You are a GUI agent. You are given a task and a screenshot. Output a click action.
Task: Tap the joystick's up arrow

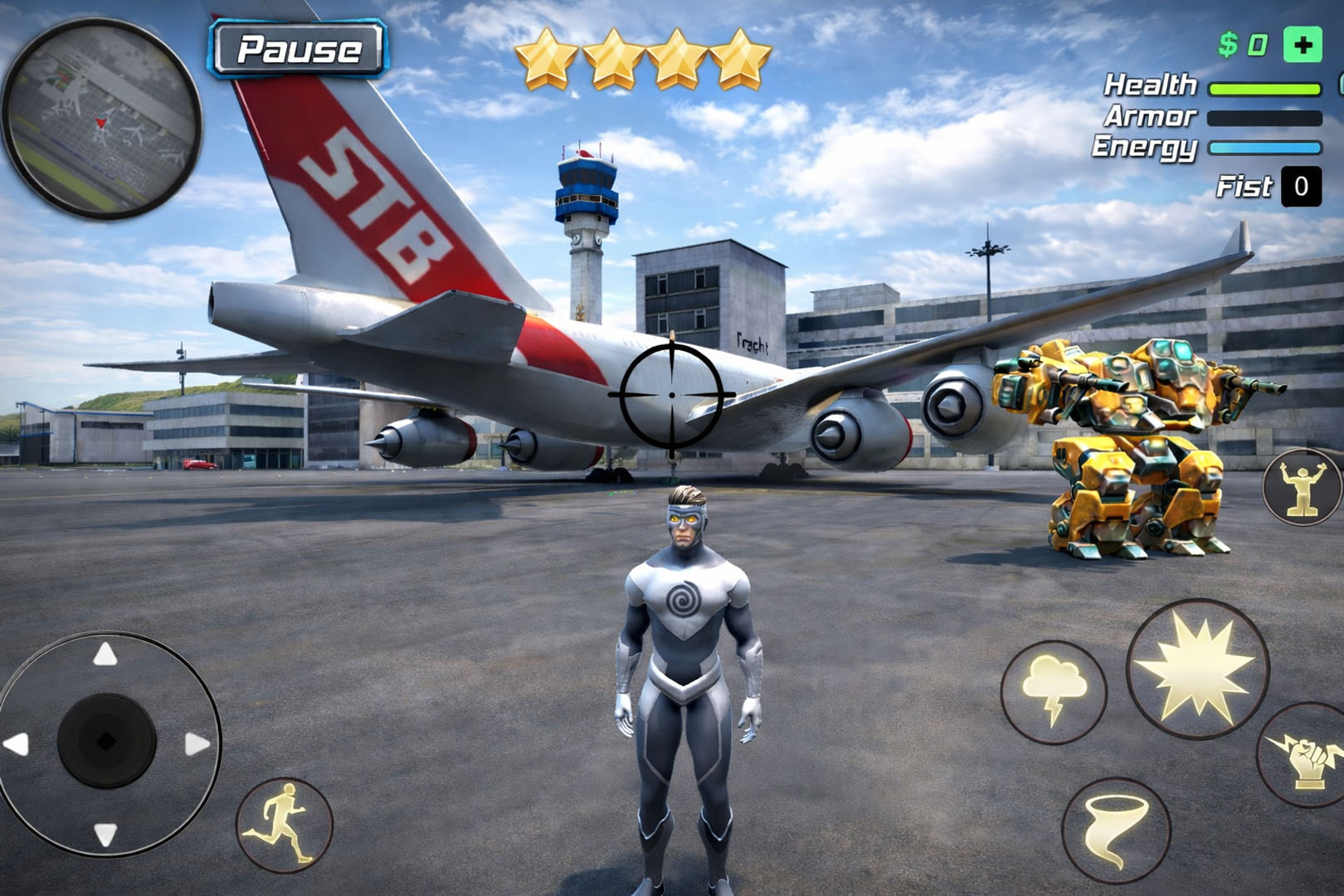click(x=105, y=655)
